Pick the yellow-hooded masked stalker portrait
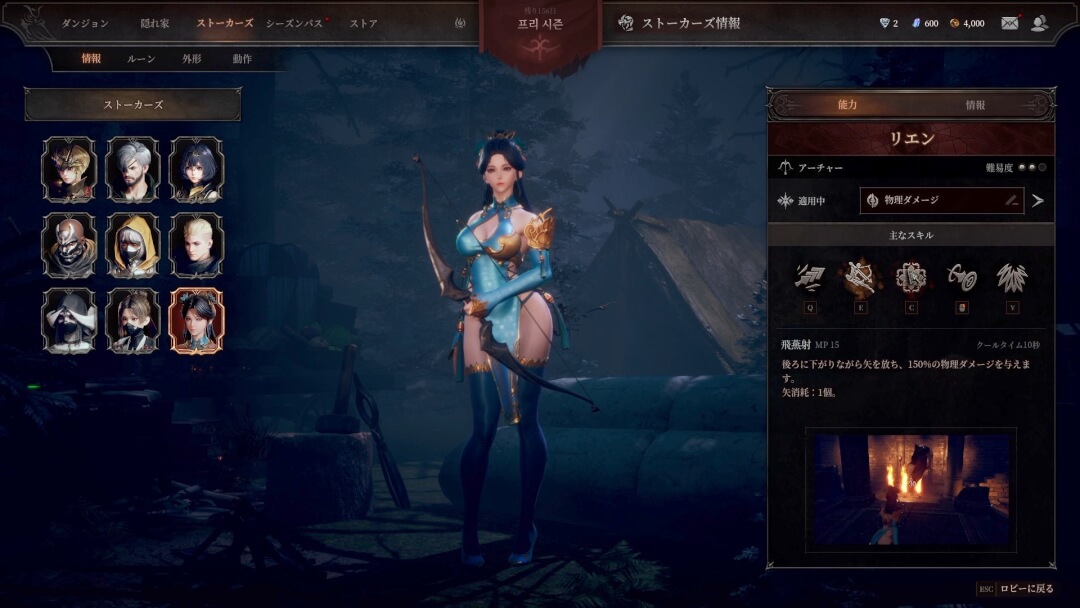The image size is (1080, 608). 133,245
